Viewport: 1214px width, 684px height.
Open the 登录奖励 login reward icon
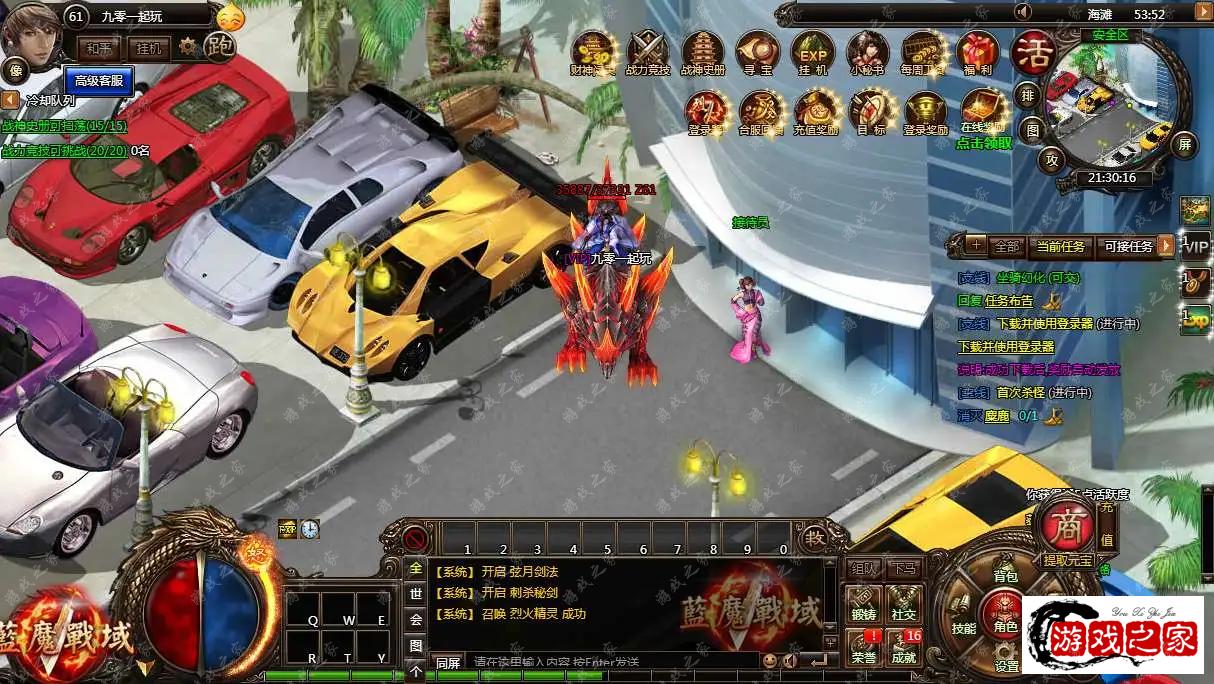[x=925, y=112]
